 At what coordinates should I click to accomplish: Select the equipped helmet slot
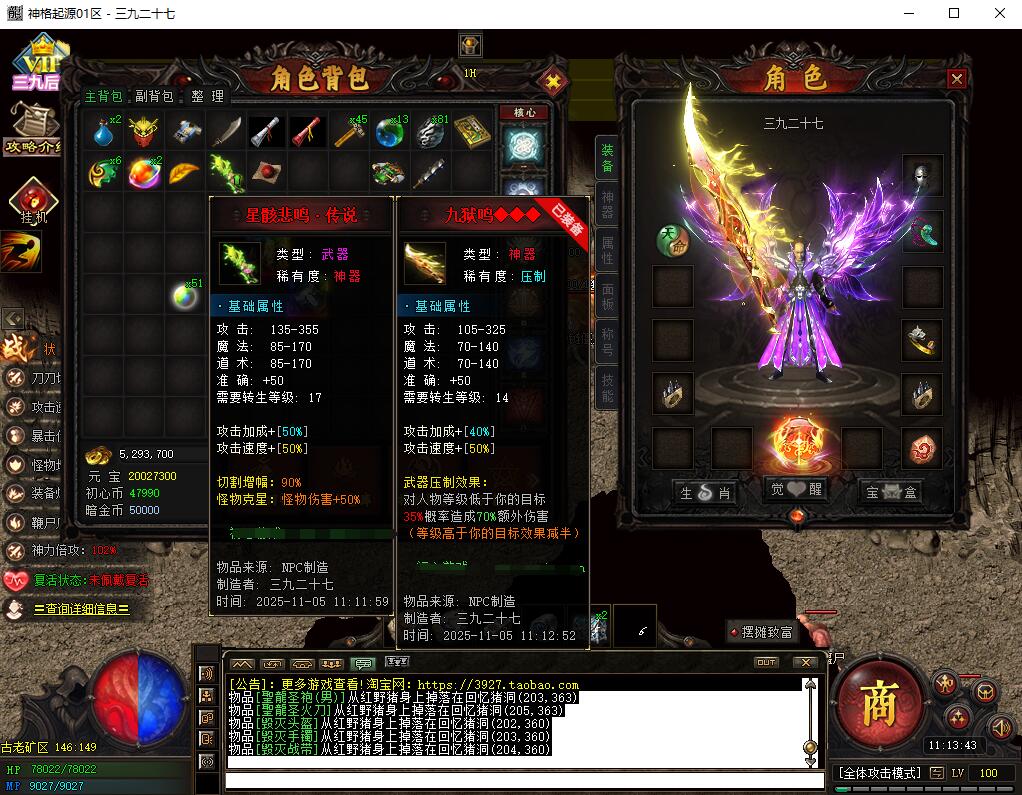pyautogui.click(x=922, y=175)
